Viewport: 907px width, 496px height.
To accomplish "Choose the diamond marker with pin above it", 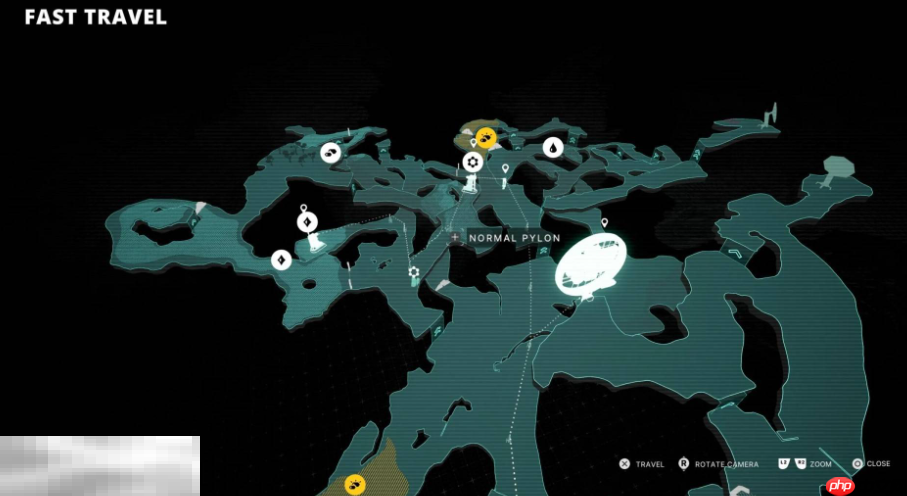I will pos(307,222).
